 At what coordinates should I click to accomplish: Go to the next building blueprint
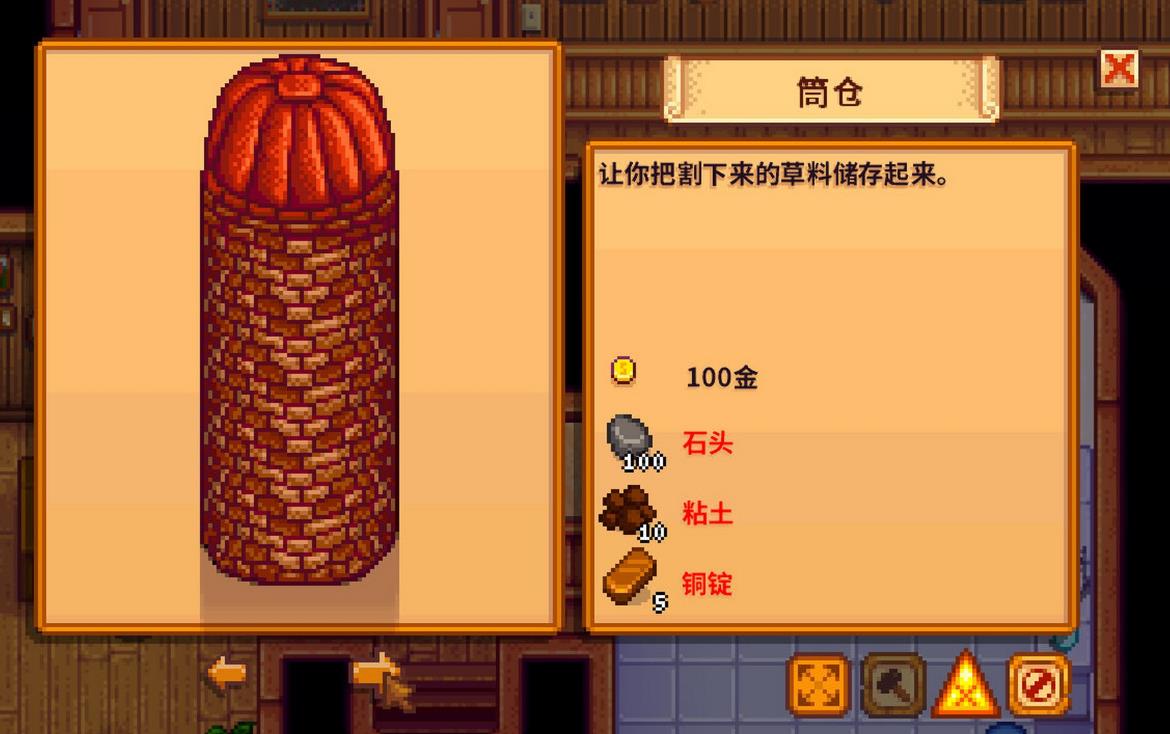[x=376, y=670]
